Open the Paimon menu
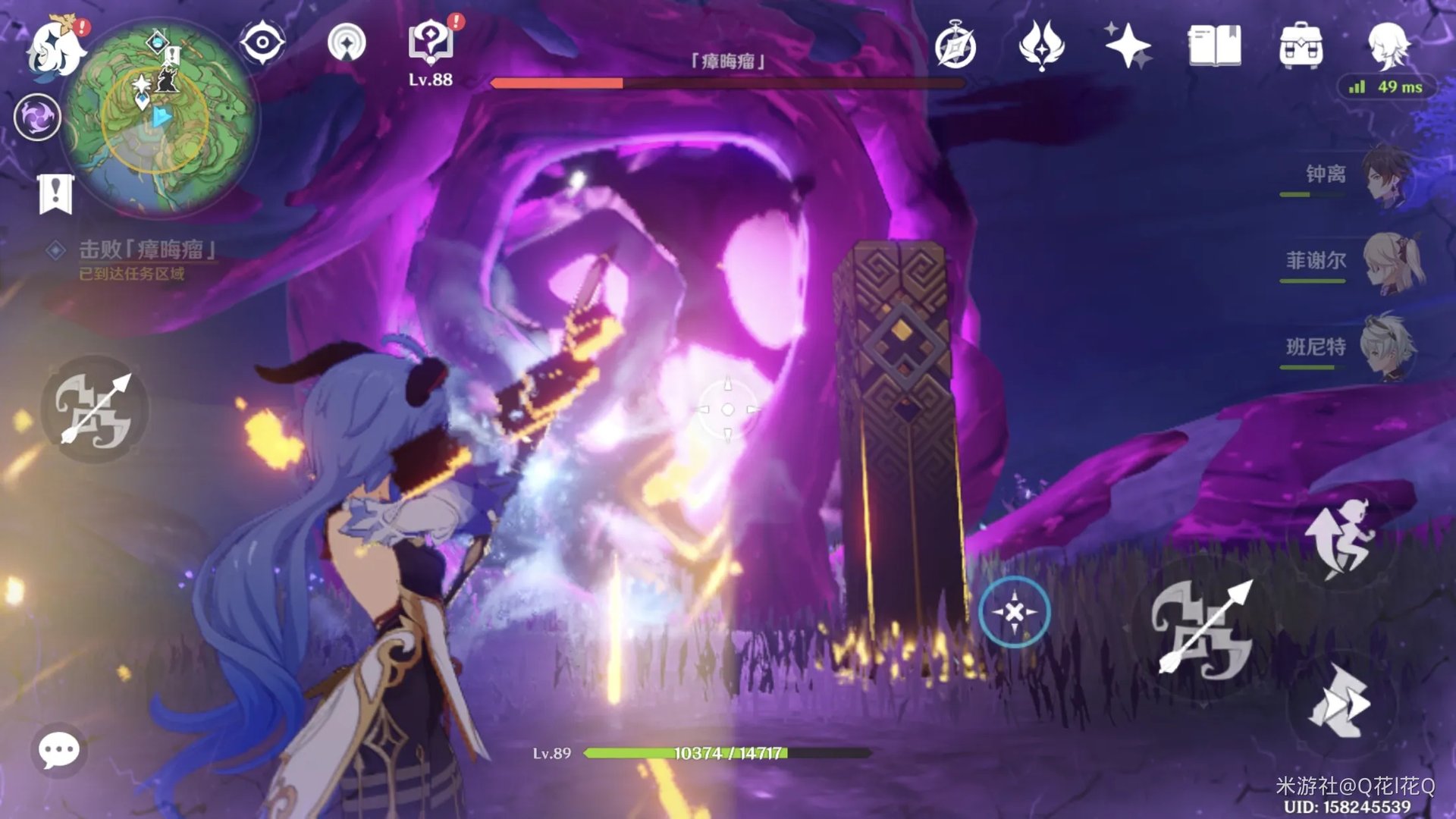1456x819 pixels. 55,47
